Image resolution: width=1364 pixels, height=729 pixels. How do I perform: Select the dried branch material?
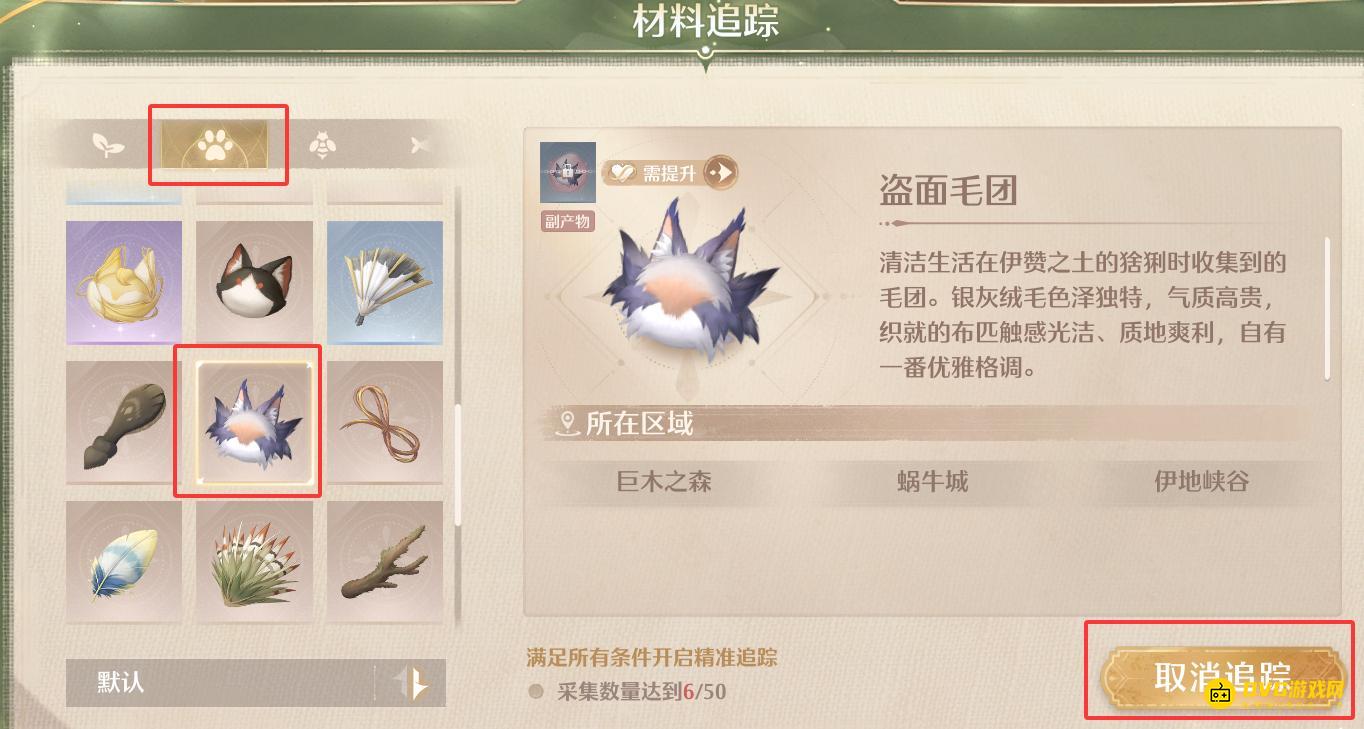[385, 560]
